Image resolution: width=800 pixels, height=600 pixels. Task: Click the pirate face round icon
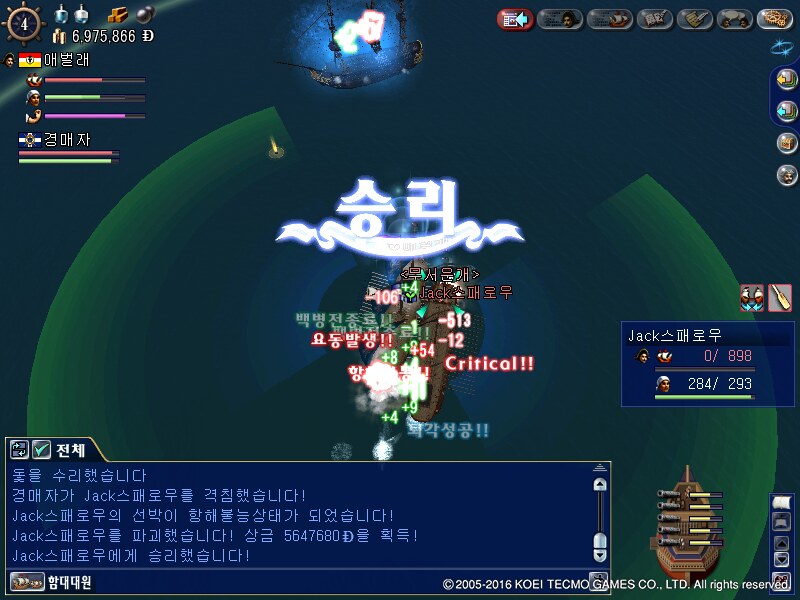[x=786, y=175]
